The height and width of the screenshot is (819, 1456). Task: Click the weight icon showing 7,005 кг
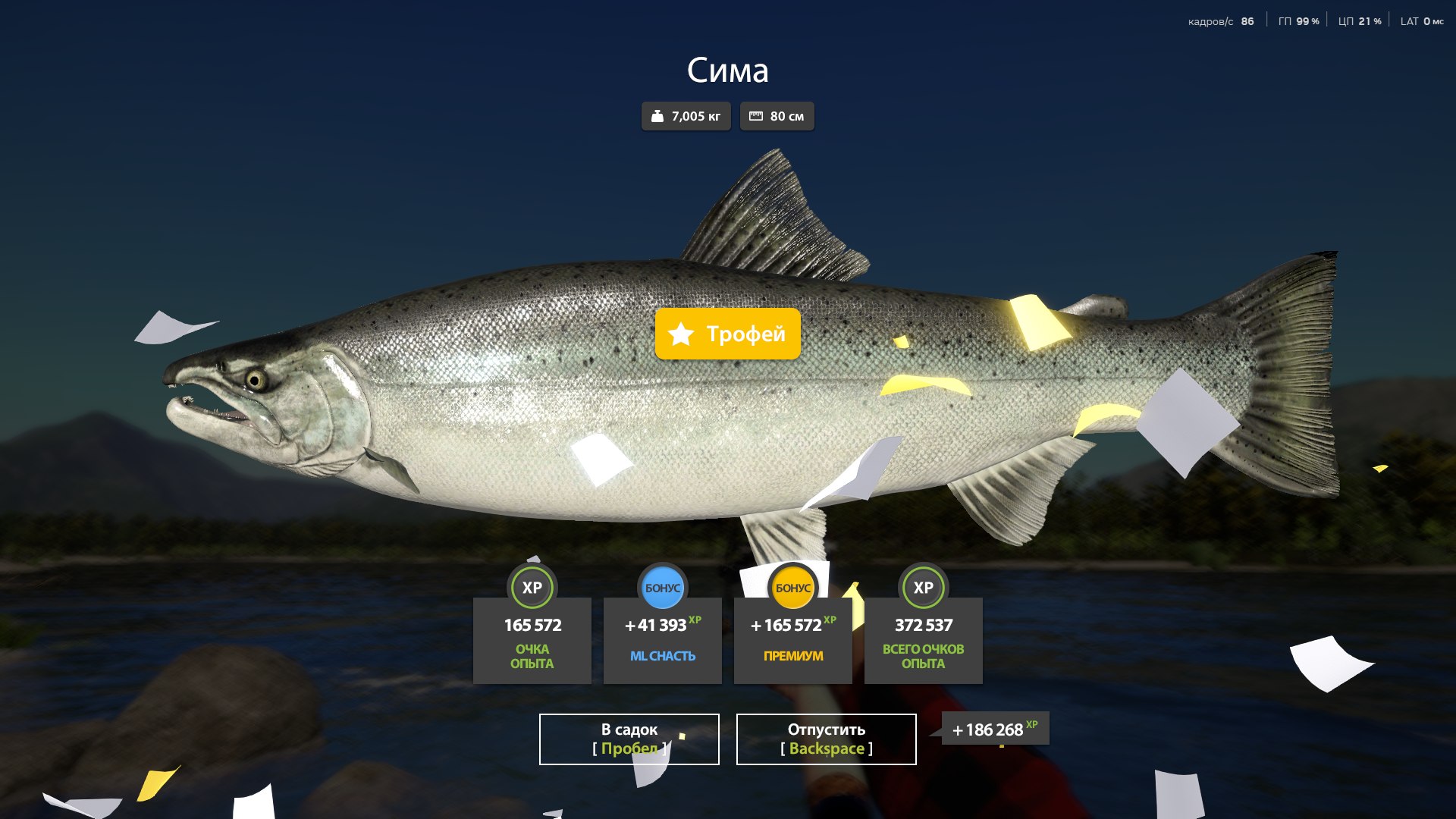click(x=657, y=116)
